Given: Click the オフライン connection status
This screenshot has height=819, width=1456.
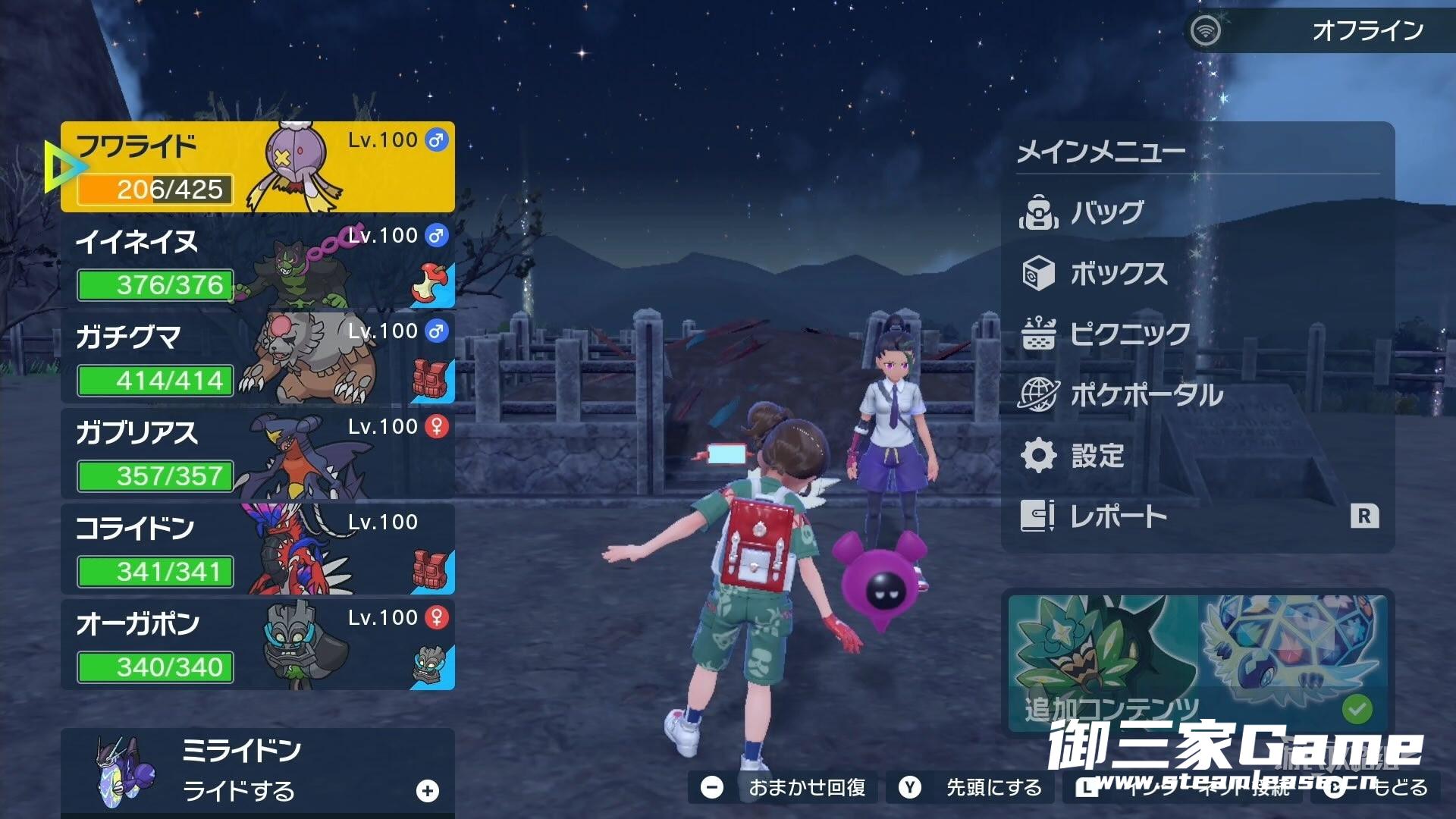Looking at the screenshot, I should click(x=1318, y=30).
